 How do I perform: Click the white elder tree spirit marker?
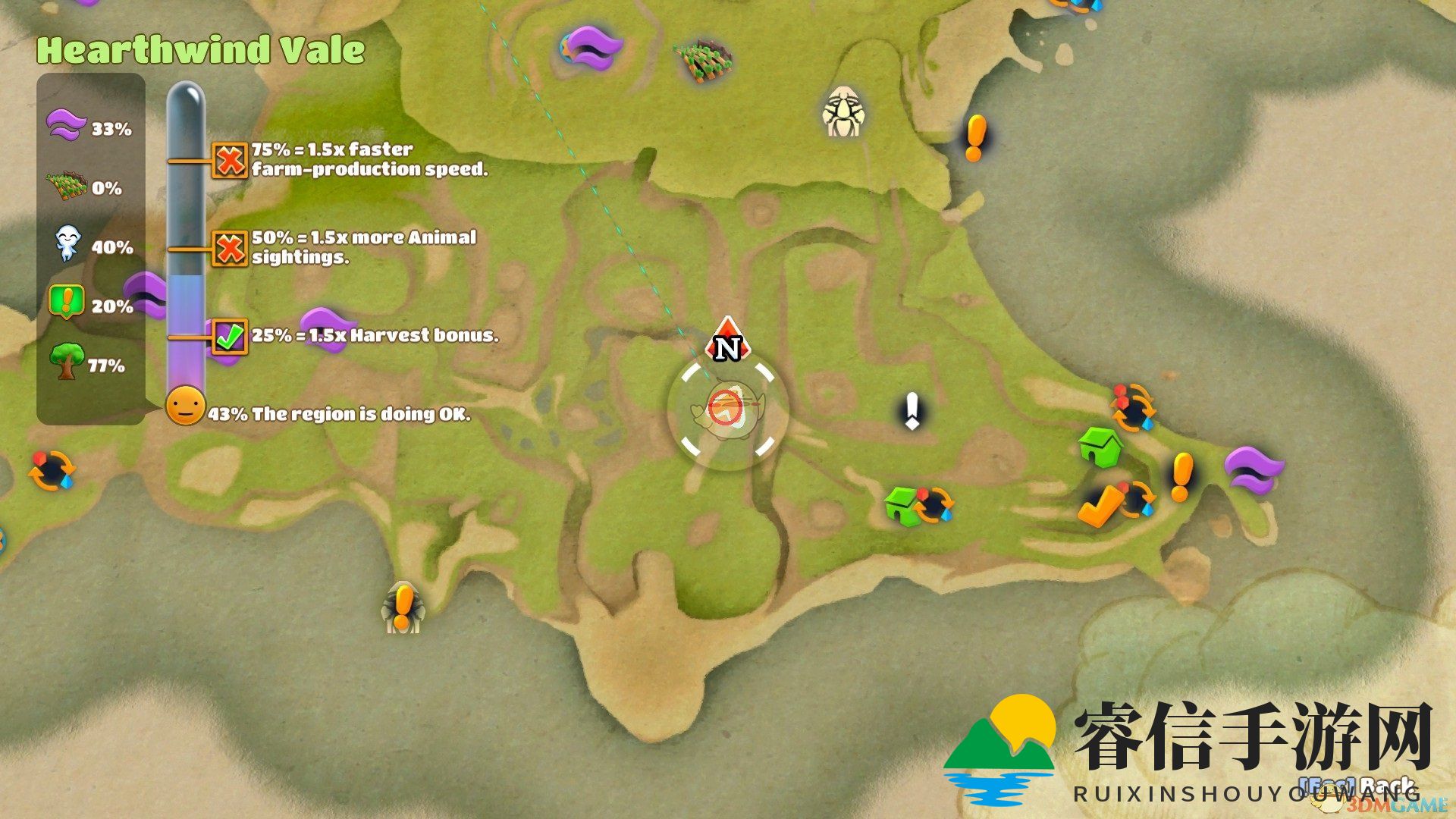[x=843, y=112]
